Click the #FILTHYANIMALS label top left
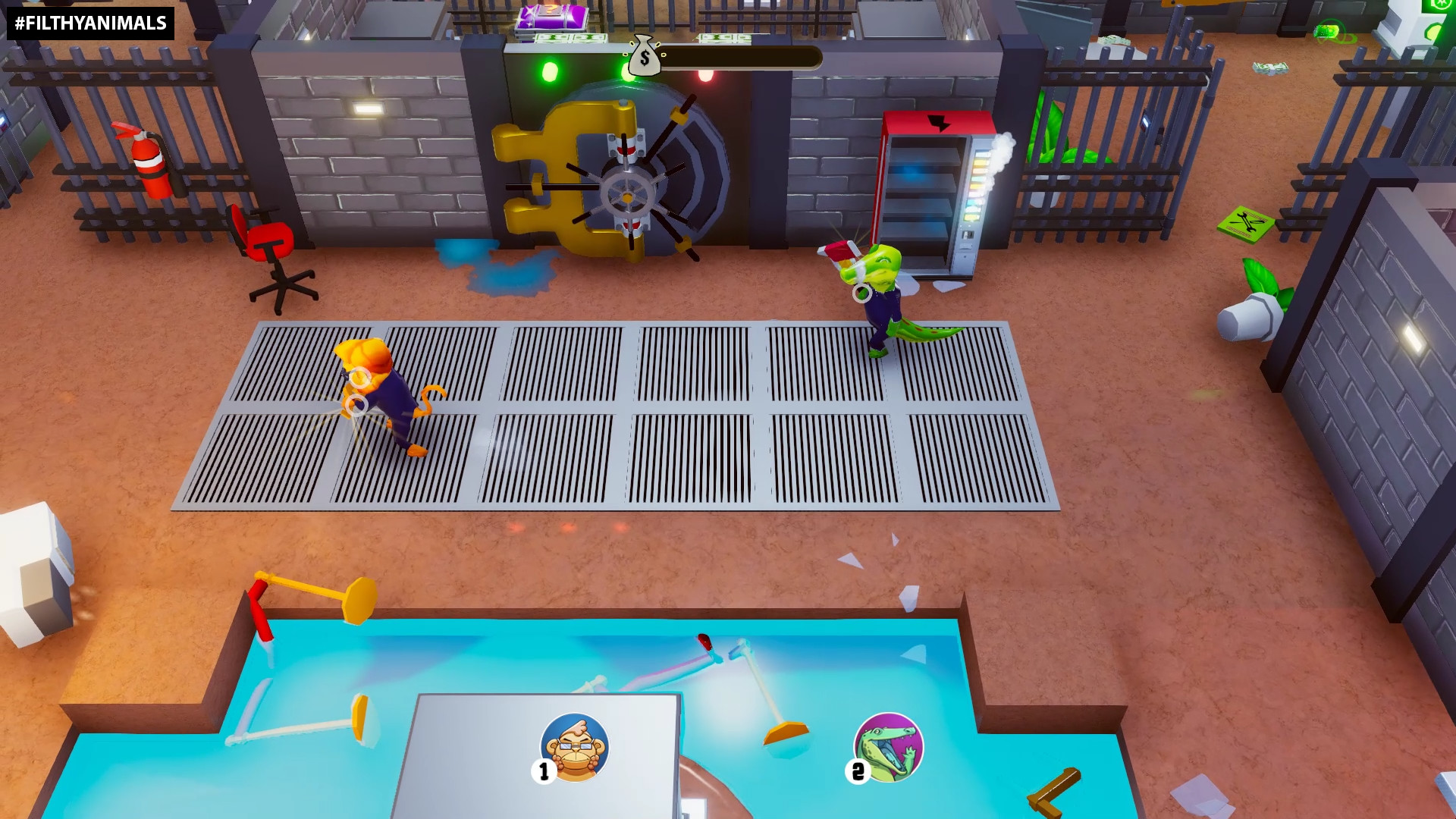The width and height of the screenshot is (1456, 819). [x=87, y=22]
